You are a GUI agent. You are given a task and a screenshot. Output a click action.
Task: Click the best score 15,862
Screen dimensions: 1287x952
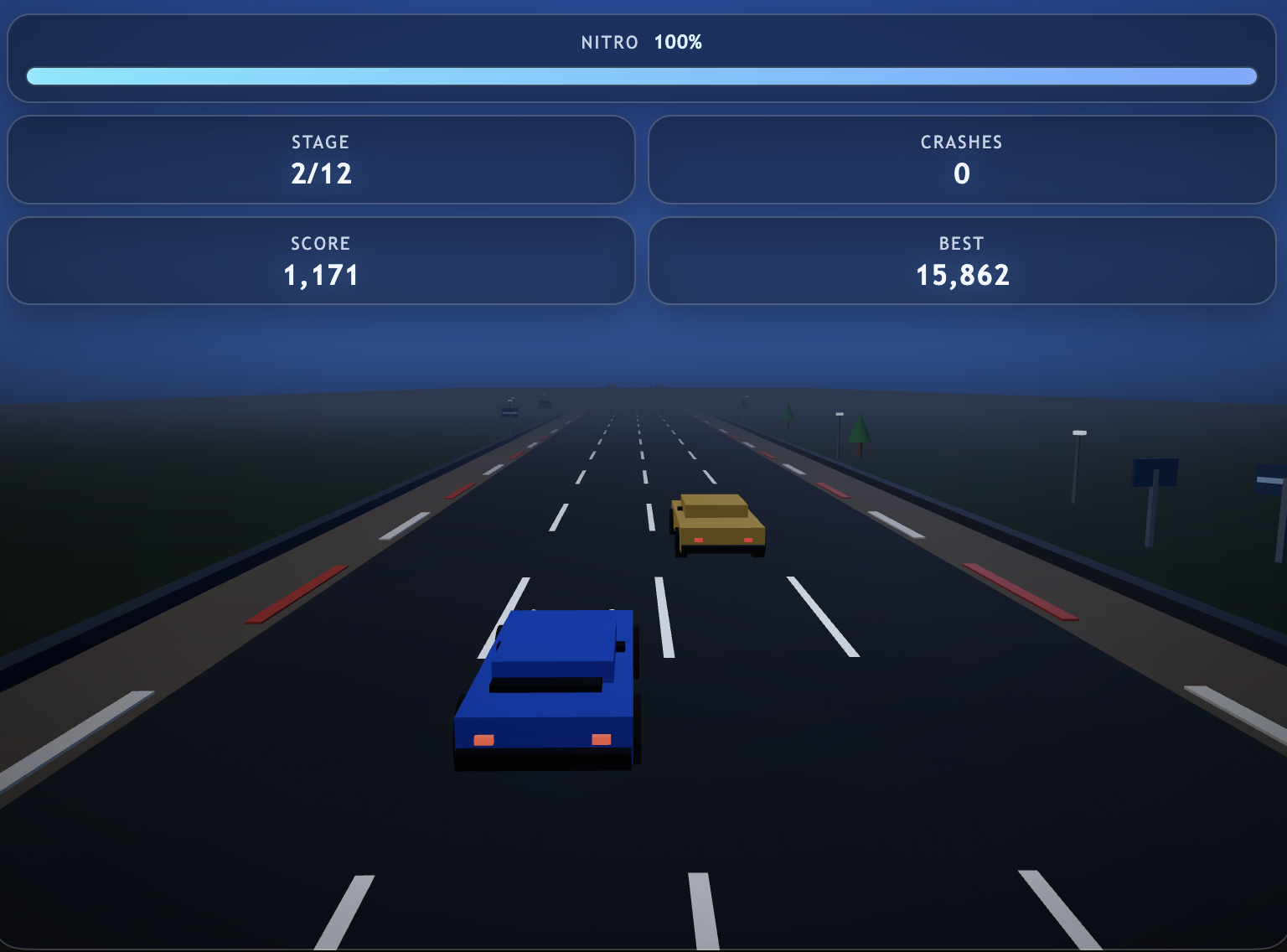click(962, 274)
